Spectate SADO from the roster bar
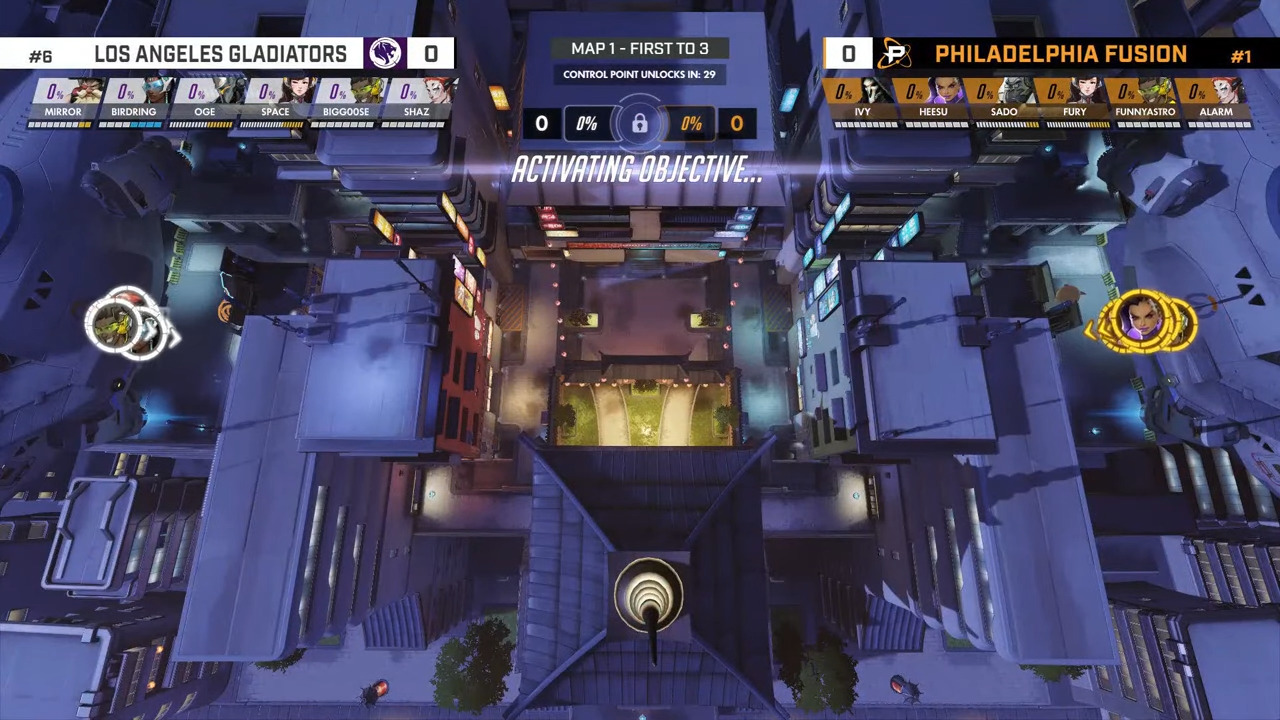 [1004, 102]
